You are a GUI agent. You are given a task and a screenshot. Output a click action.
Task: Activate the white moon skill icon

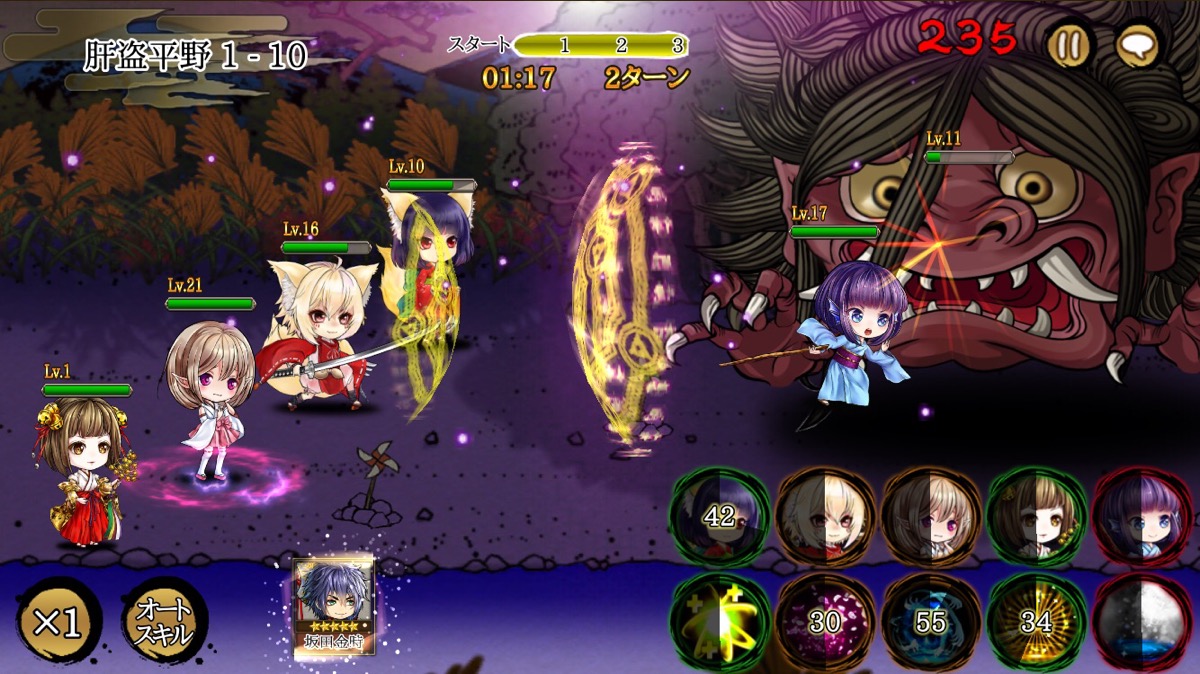[1142, 622]
